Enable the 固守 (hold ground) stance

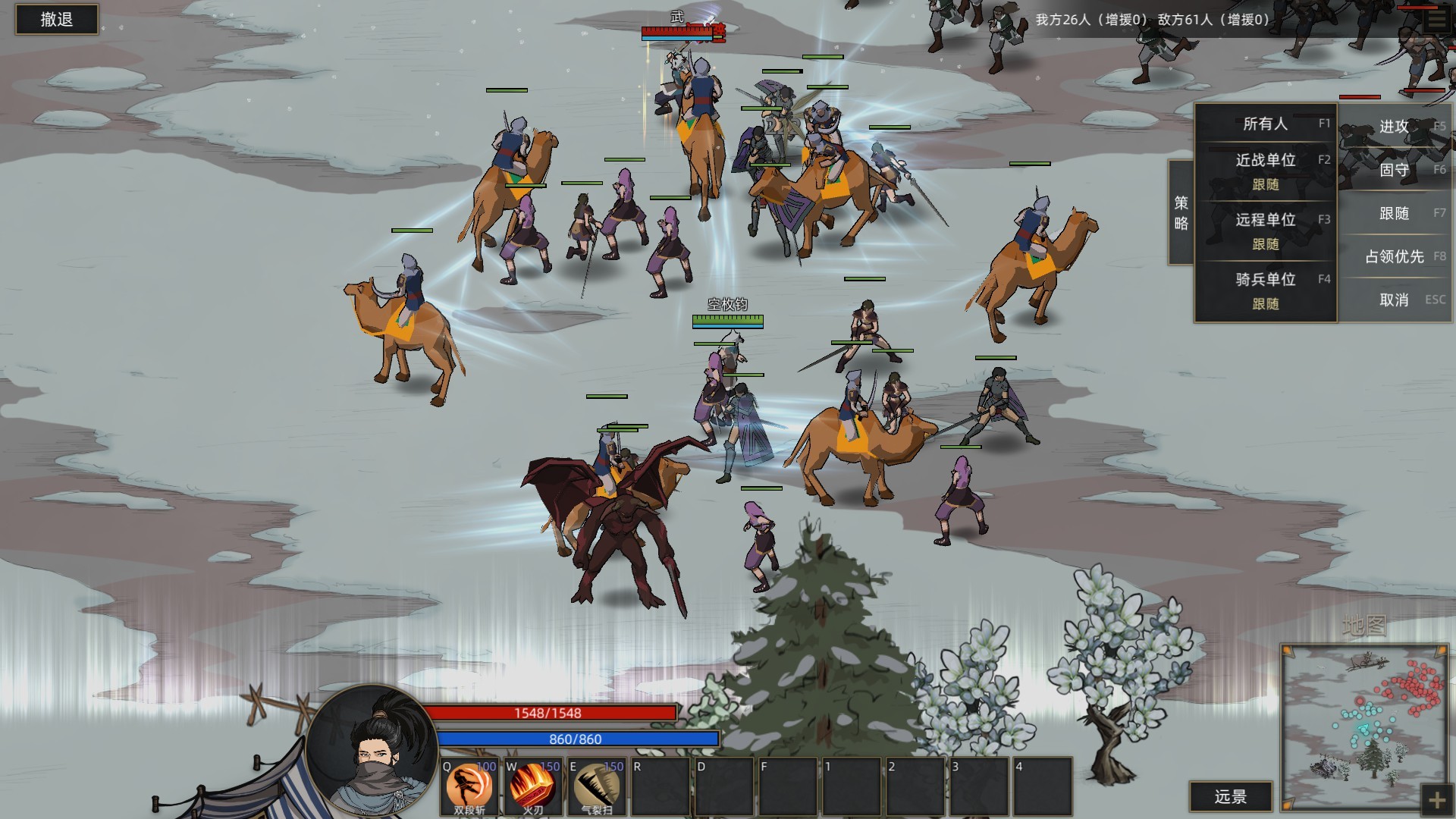[x=1395, y=171]
